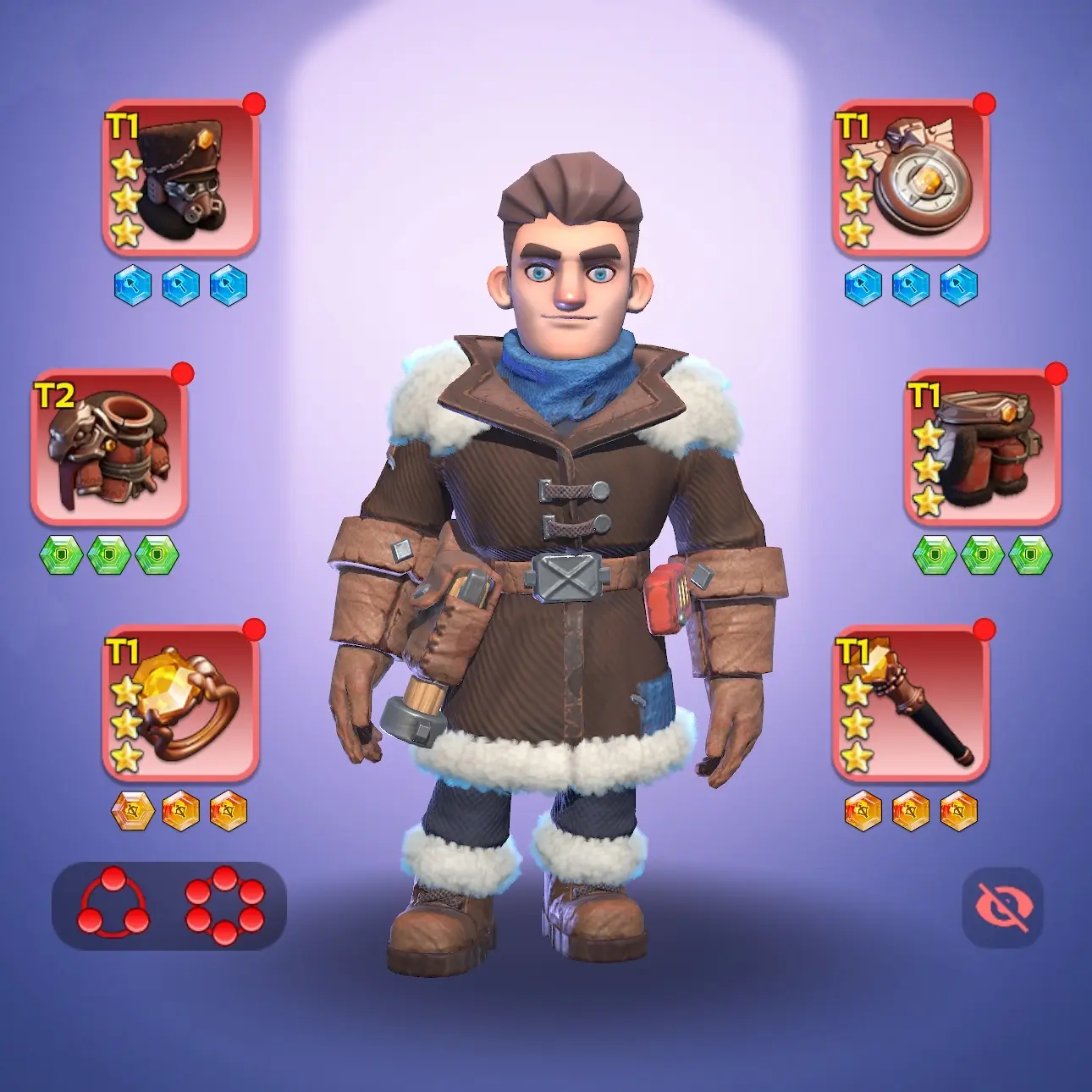Select the gem-tipped staff slot
The width and height of the screenshot is (1092, 1092).
point(911,703)
